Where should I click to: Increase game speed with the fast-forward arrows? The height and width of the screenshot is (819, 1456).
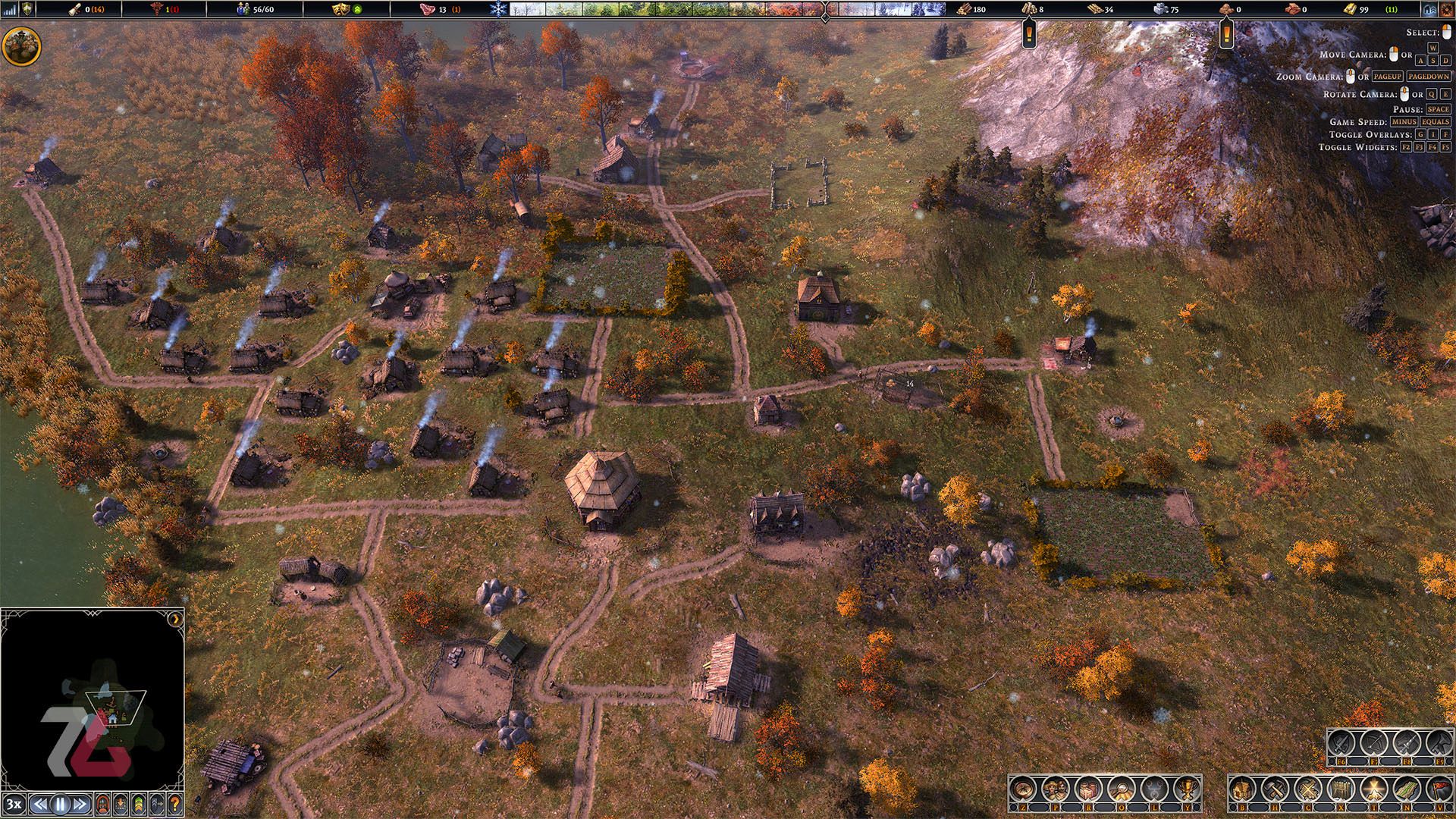click(x=80, y=804)
